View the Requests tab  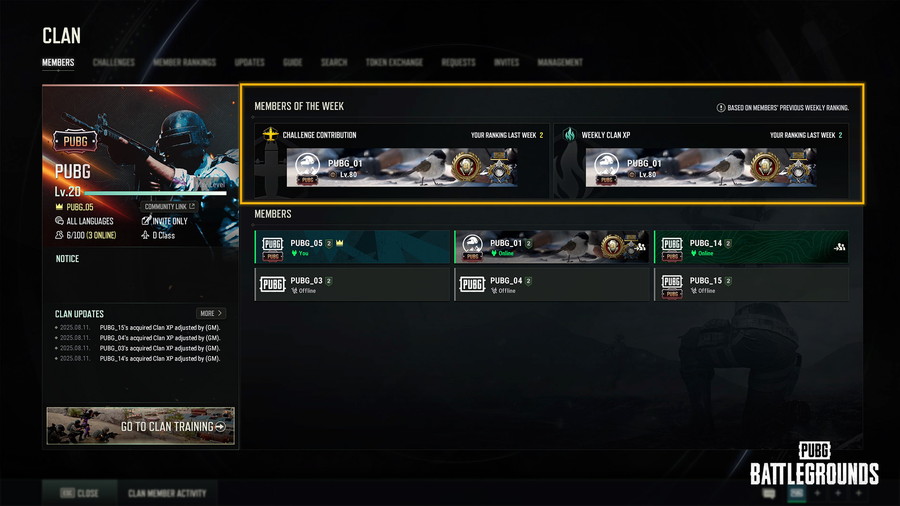click(x=458, y=62)
